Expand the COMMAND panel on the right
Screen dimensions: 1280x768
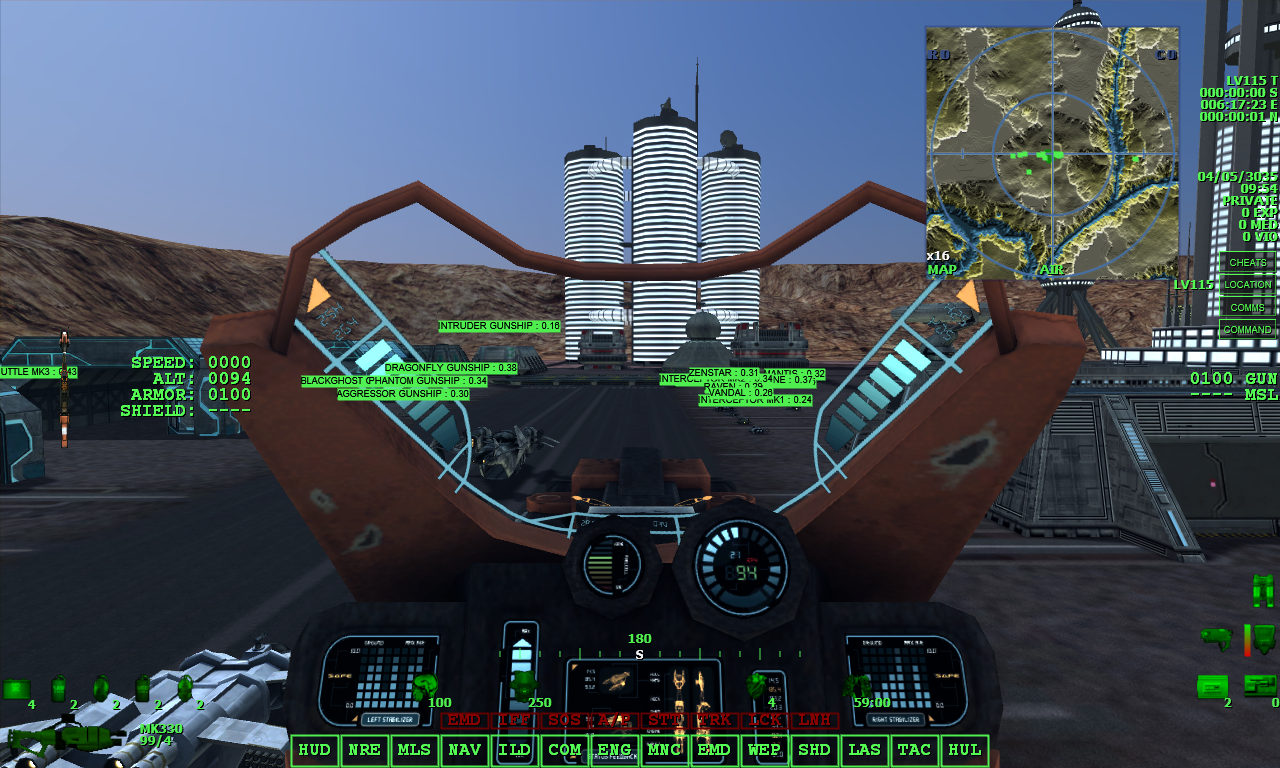click(1248, 329)
